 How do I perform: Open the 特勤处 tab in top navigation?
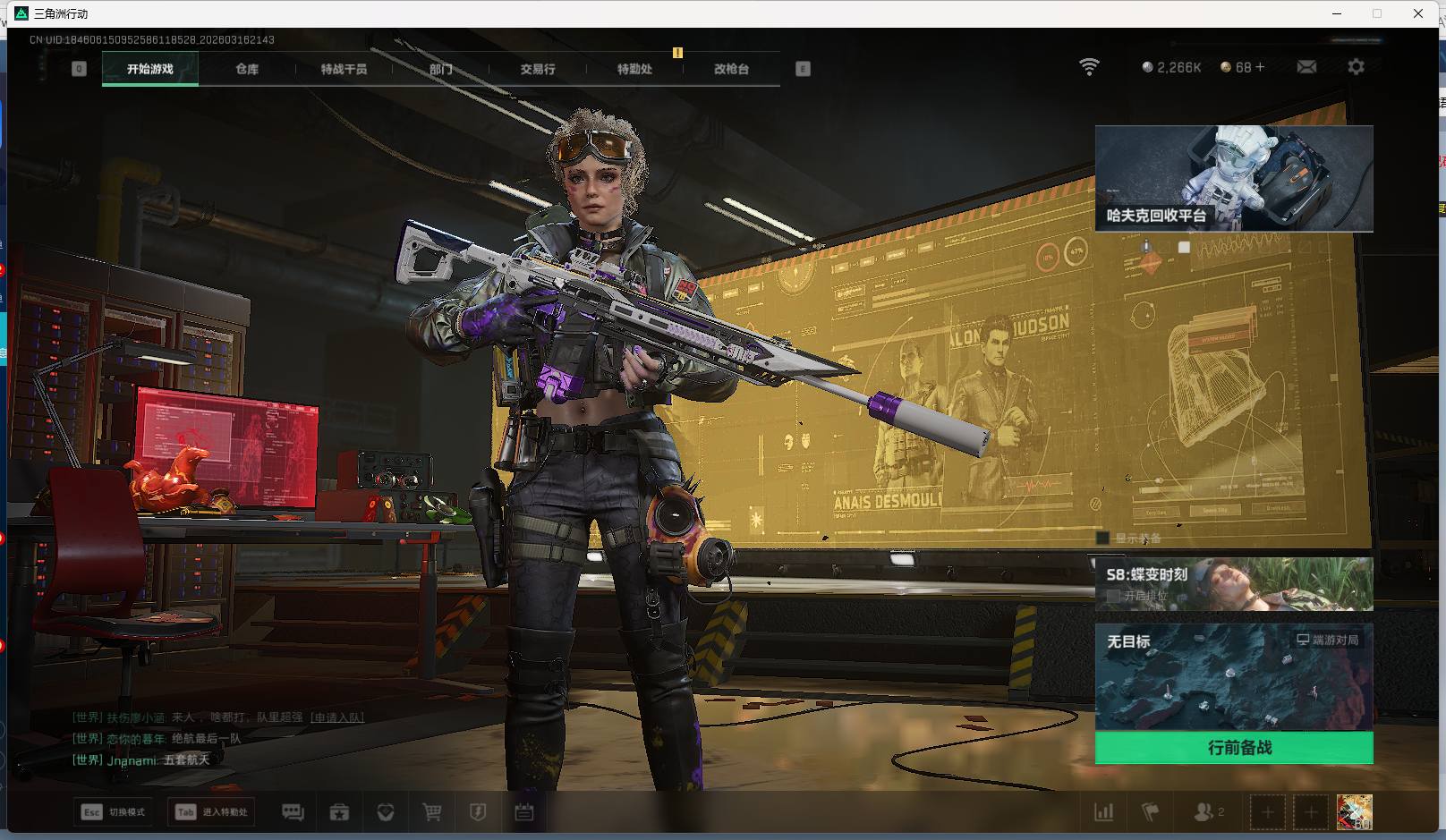[x=634, y=69]
